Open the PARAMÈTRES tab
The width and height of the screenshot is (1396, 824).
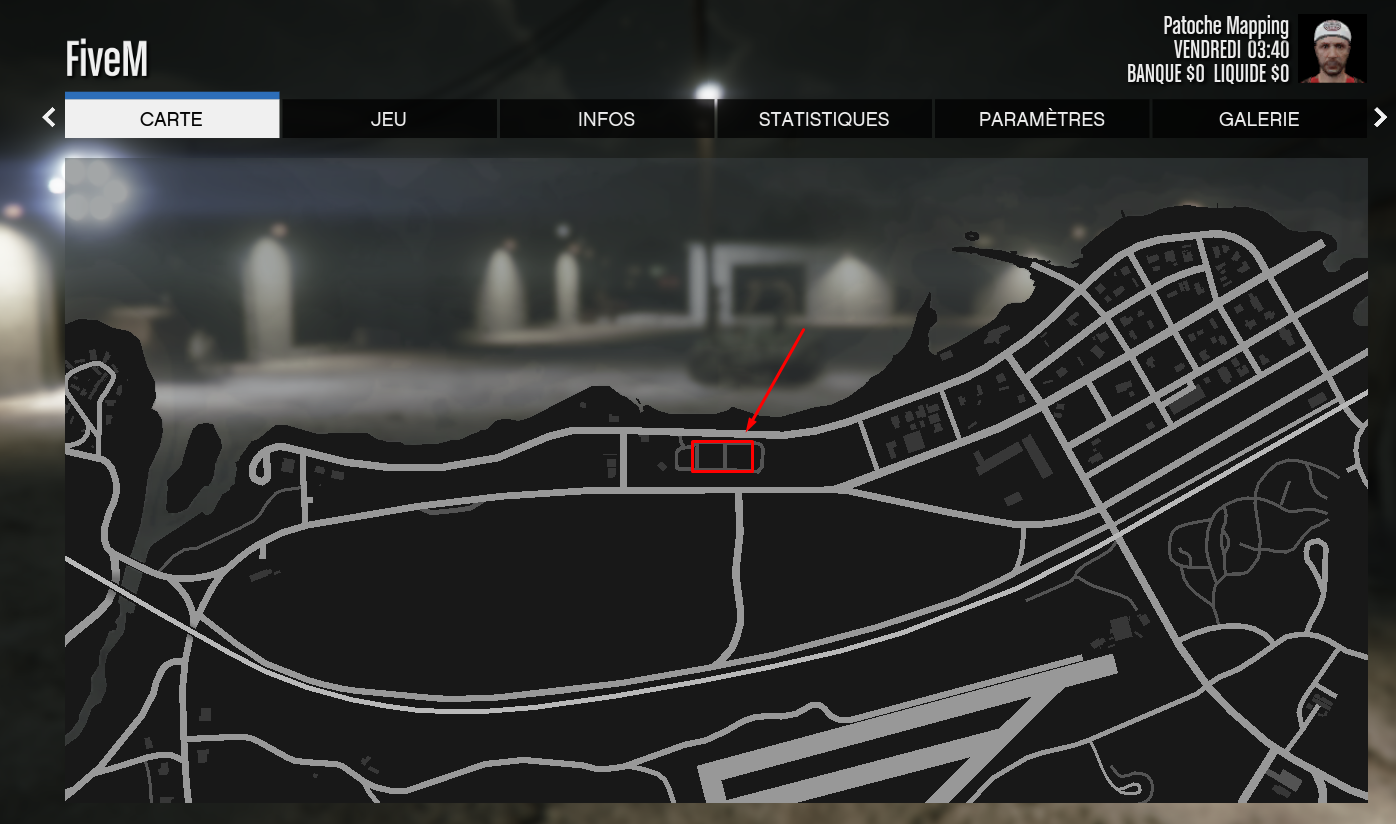tap(1042, 119)
